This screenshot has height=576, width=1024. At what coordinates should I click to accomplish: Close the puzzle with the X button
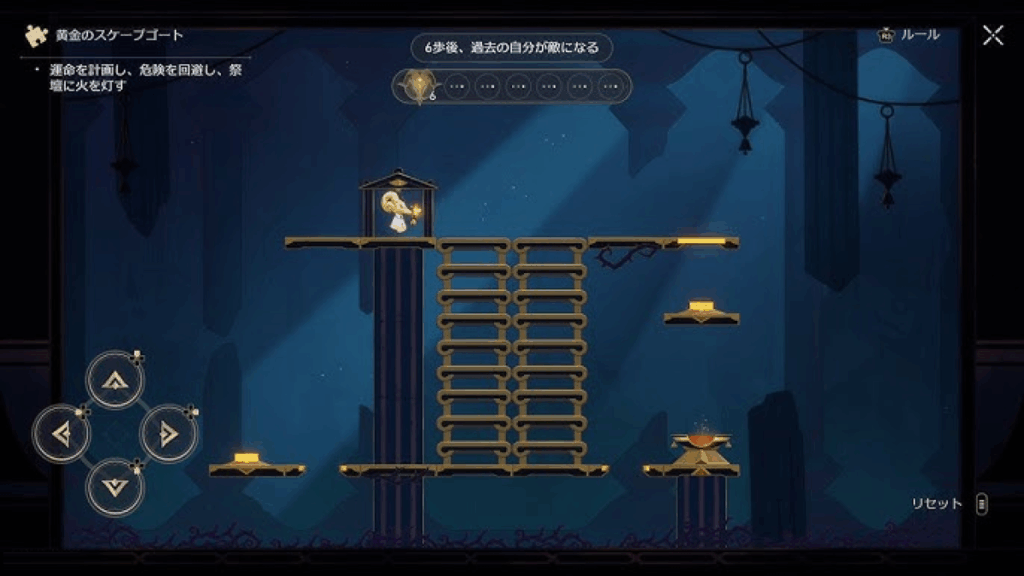(x=992, y=36)
